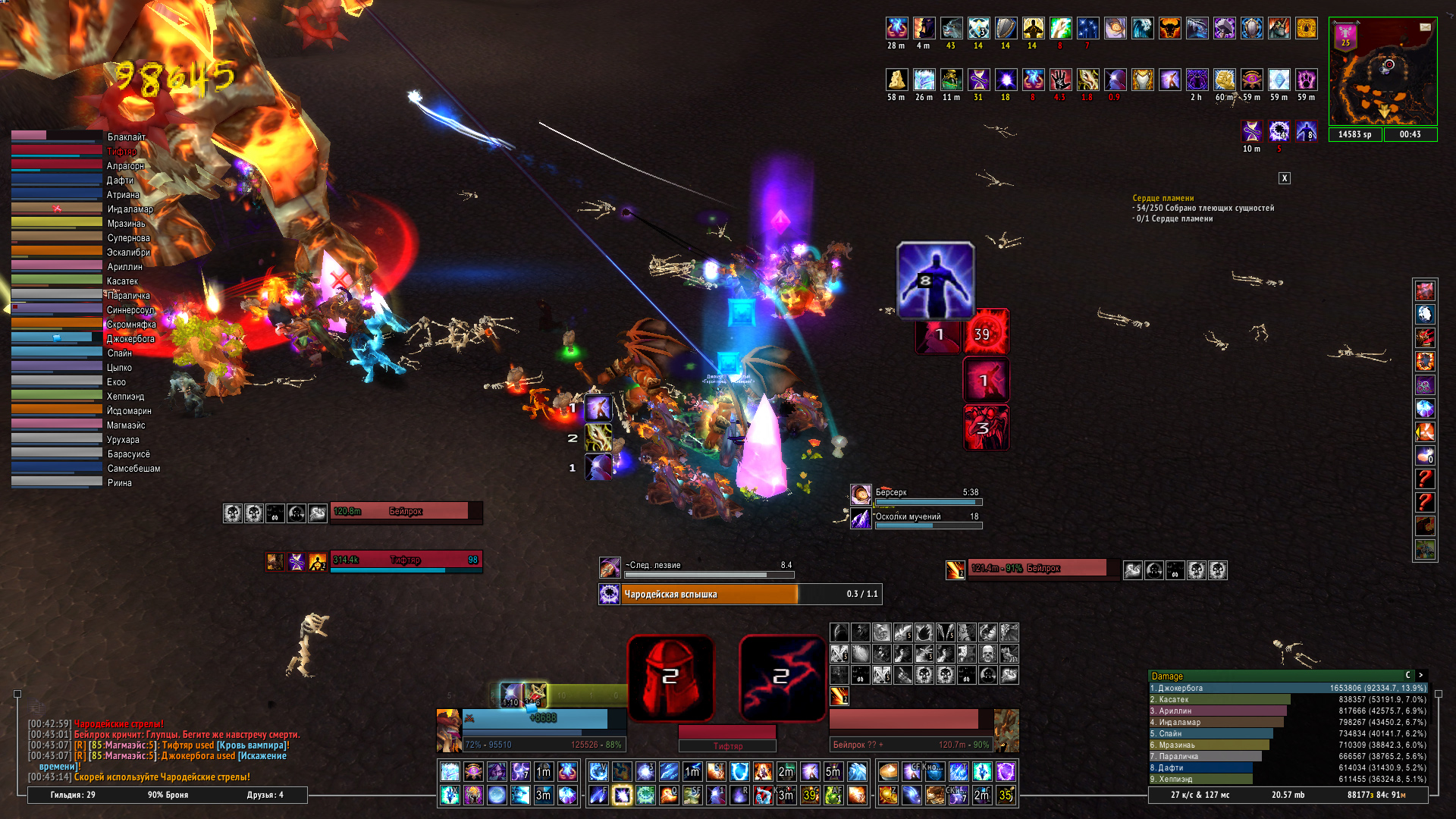This screenshot has height=819, width=1456.
Task: Select raid member Риина
Action: point(57,482)
